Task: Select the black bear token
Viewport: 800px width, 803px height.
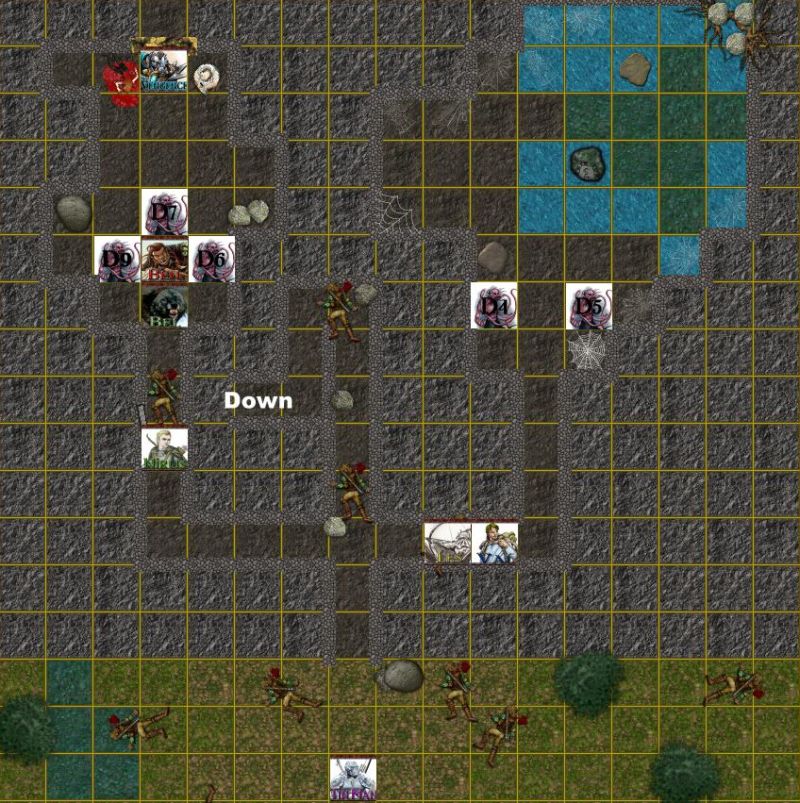Action: coord(164,306)
